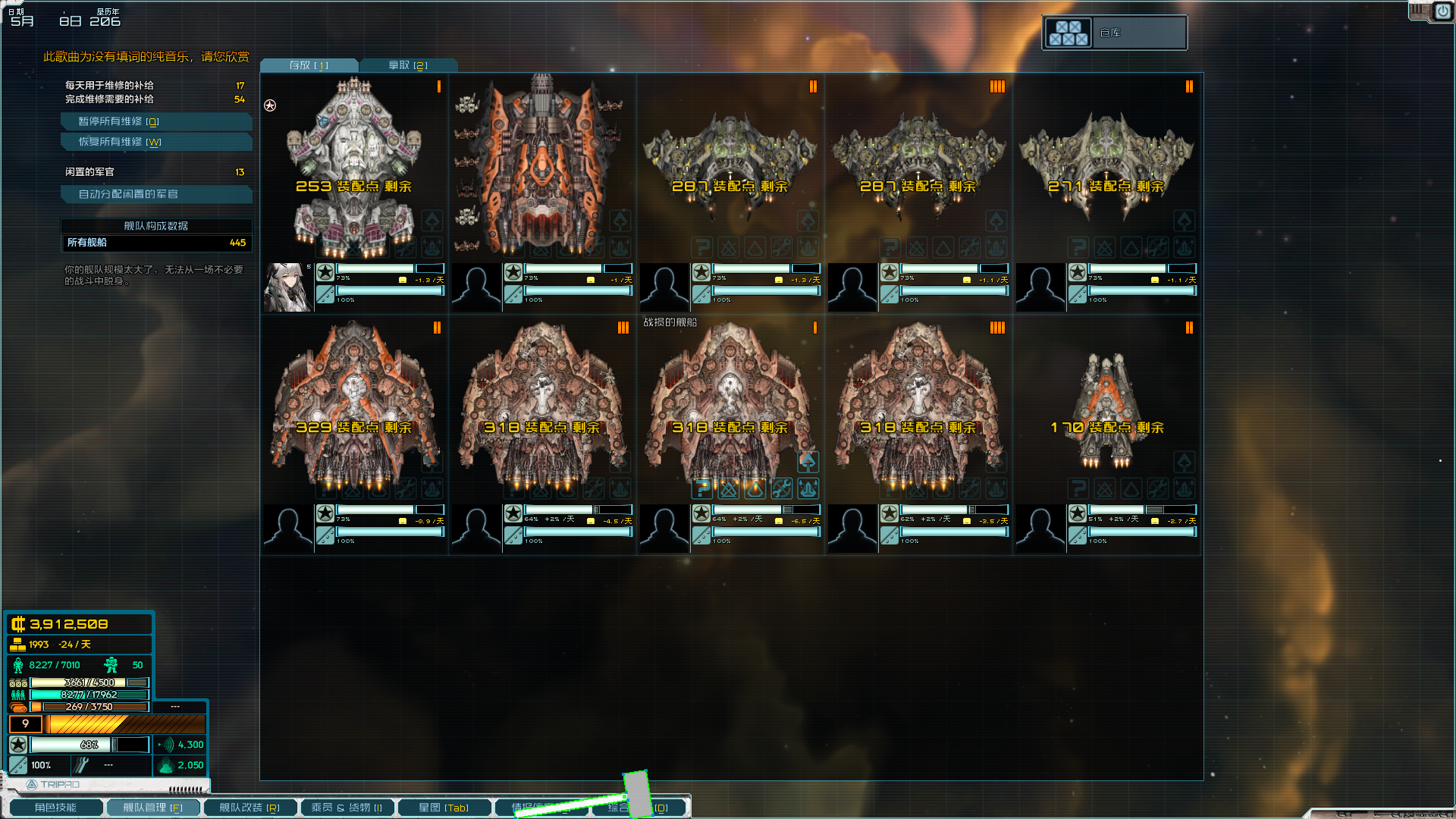Image resolution: width=1456 pixels, height=819 pixels.
Task: Switch to the 存放 [1] tab
Action: click(x=309, y=65)
